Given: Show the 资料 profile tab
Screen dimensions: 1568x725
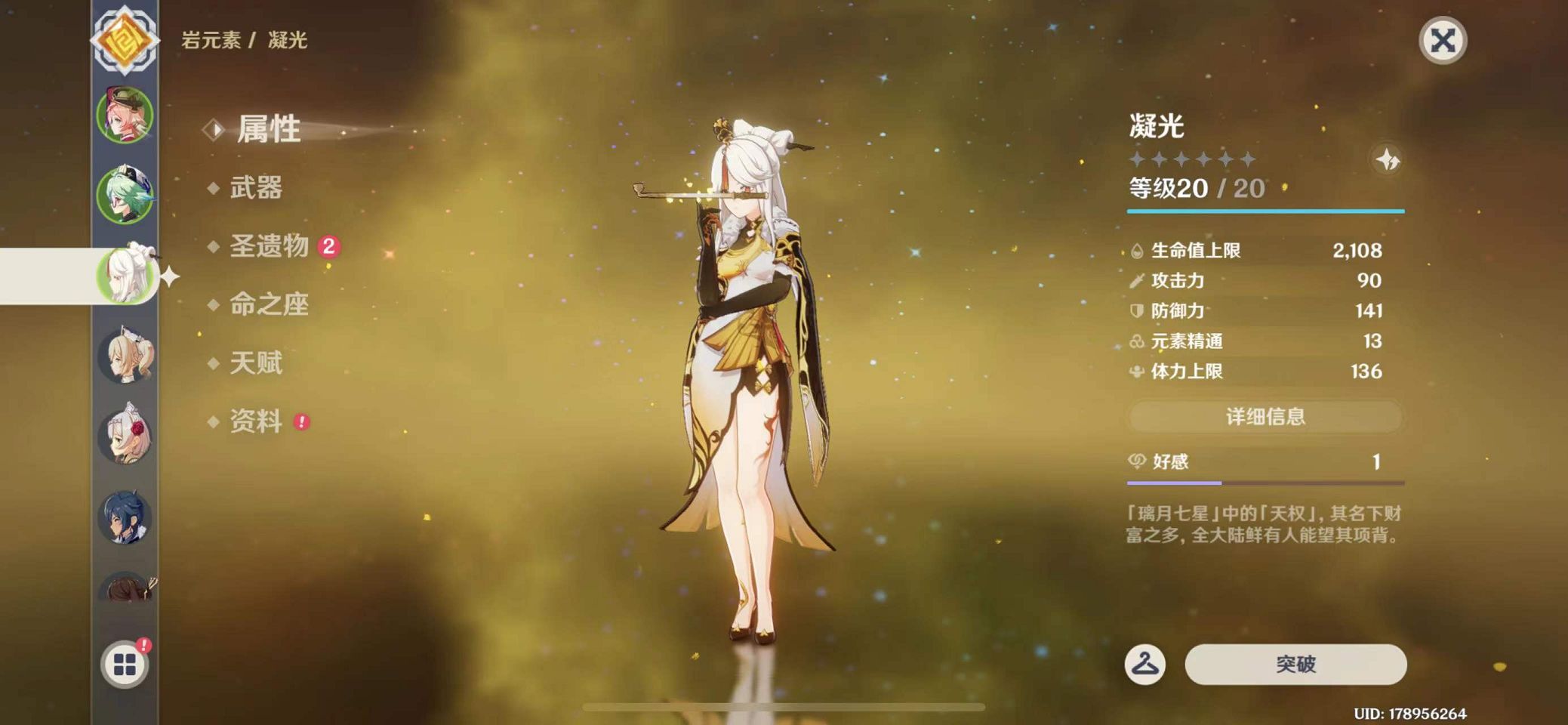Looking at the screenshot, I should pyautogui.click(x=256, y=421).
